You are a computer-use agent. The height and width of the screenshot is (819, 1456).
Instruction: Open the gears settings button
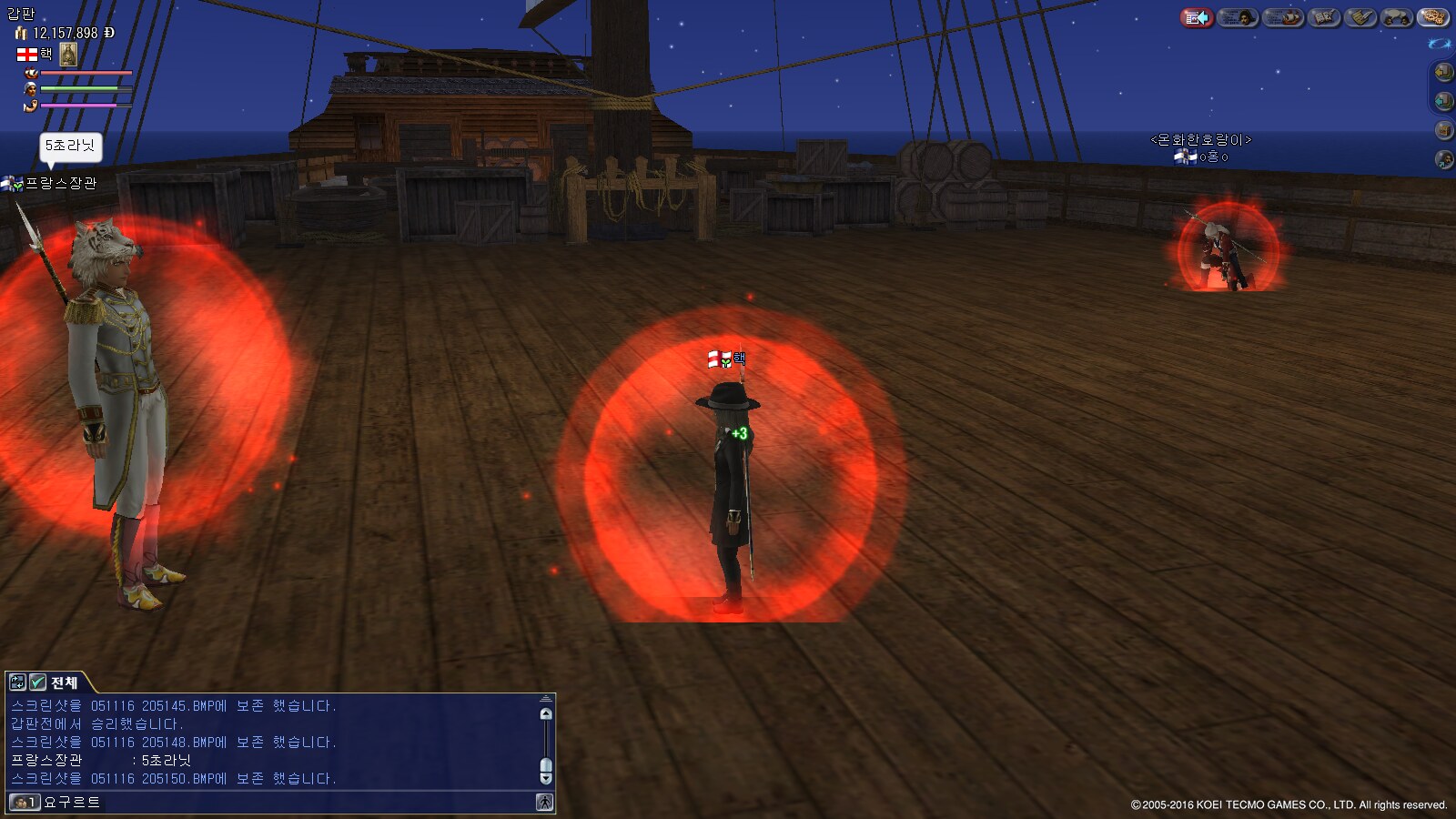[x=1432, y=17]
